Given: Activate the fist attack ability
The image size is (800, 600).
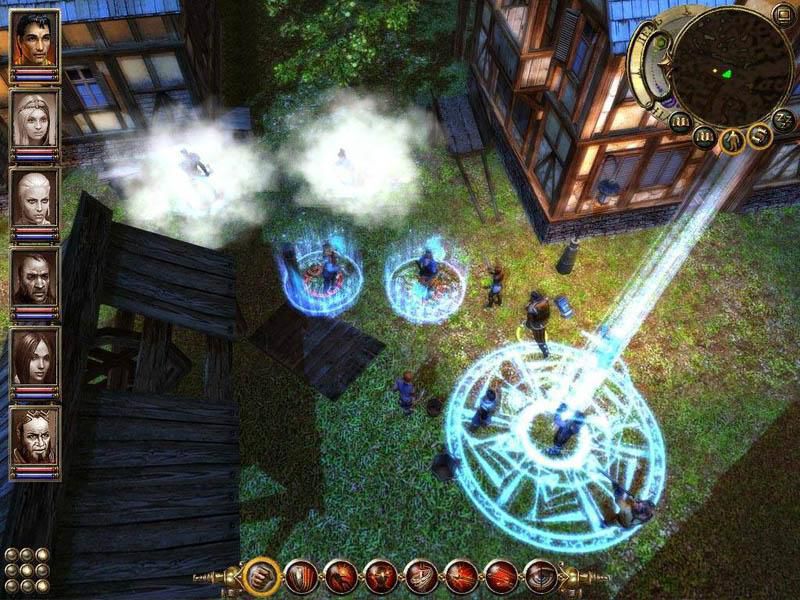Looking at the screenshot, I should [261, 575].
